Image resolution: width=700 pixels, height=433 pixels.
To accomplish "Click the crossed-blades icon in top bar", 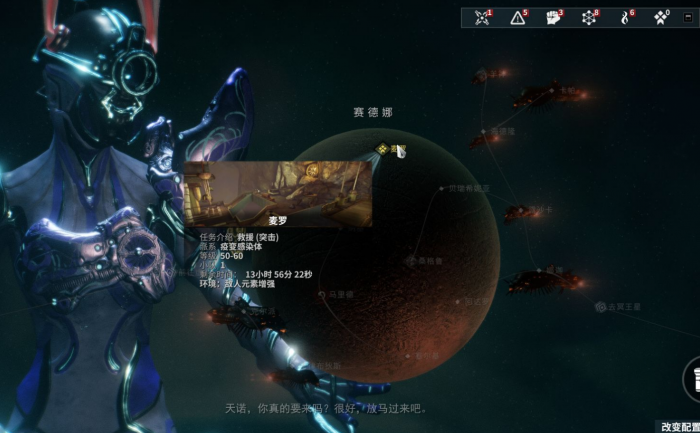I will (483, 17).
